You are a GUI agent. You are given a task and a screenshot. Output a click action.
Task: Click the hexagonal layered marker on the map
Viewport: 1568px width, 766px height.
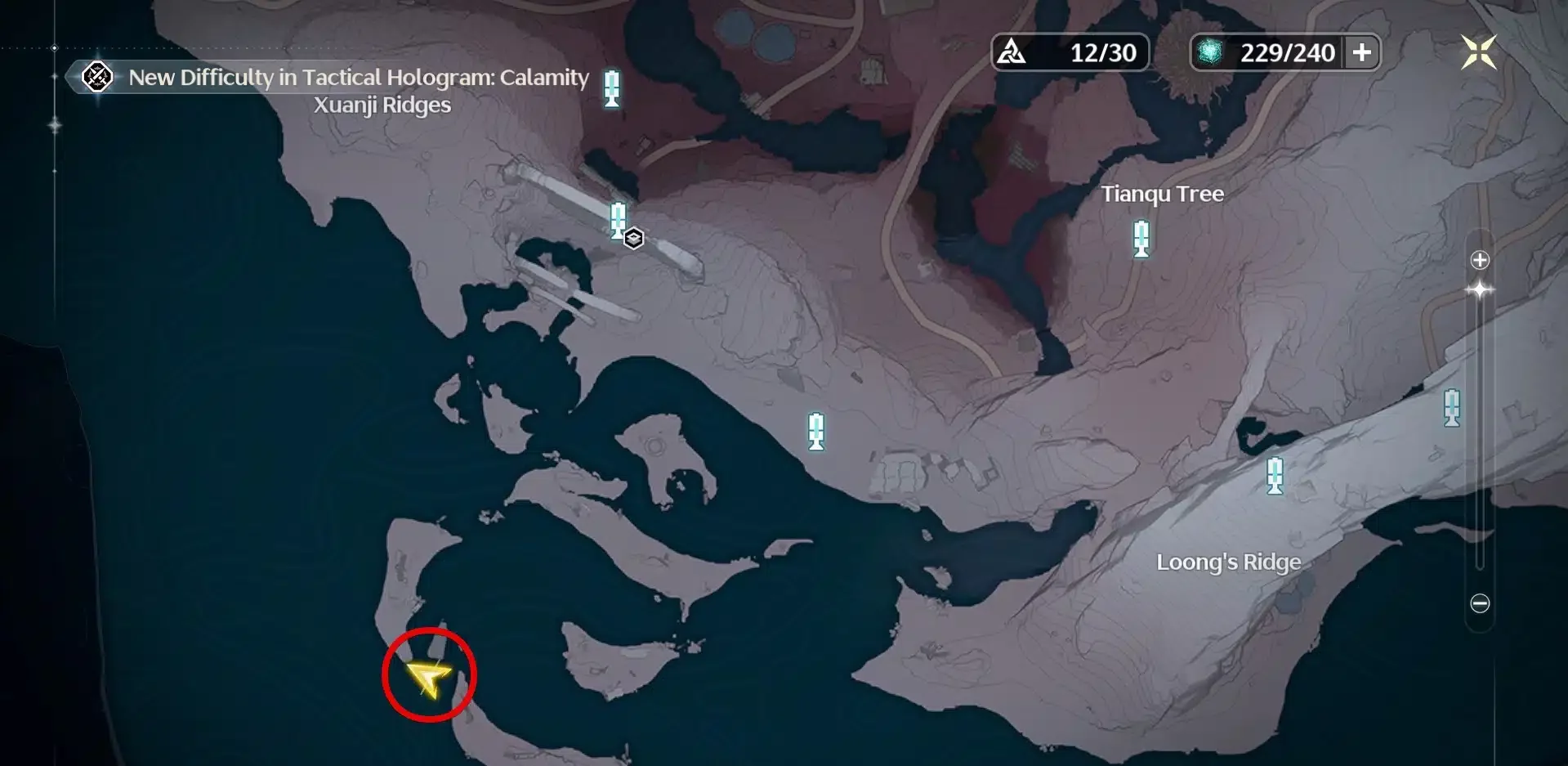point(634,239)
